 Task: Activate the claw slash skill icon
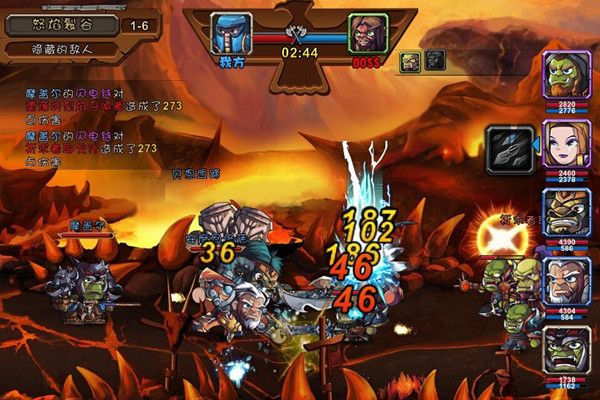click(505, 147)
